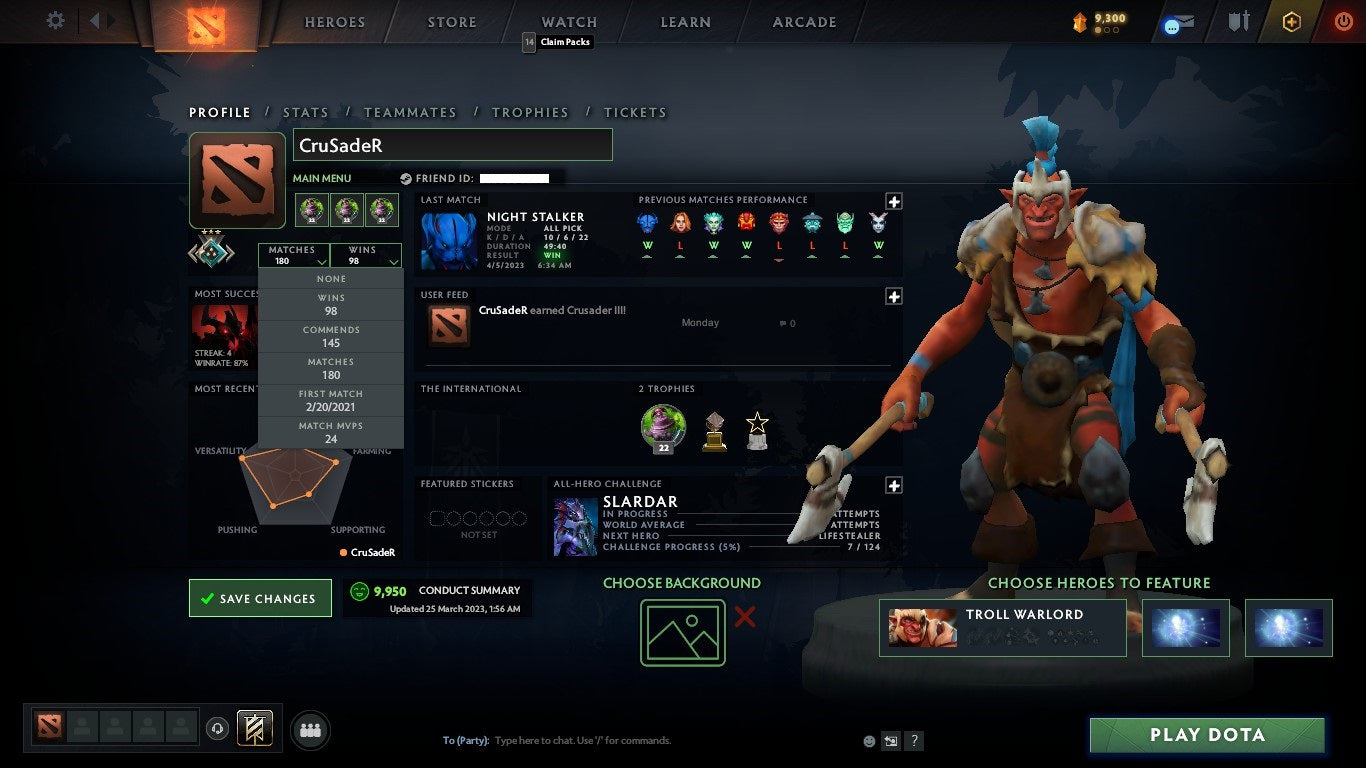Viewport: 1366px width, 768px height.
Task: Click the party finder people icon
Action: [x=310, y=730]
